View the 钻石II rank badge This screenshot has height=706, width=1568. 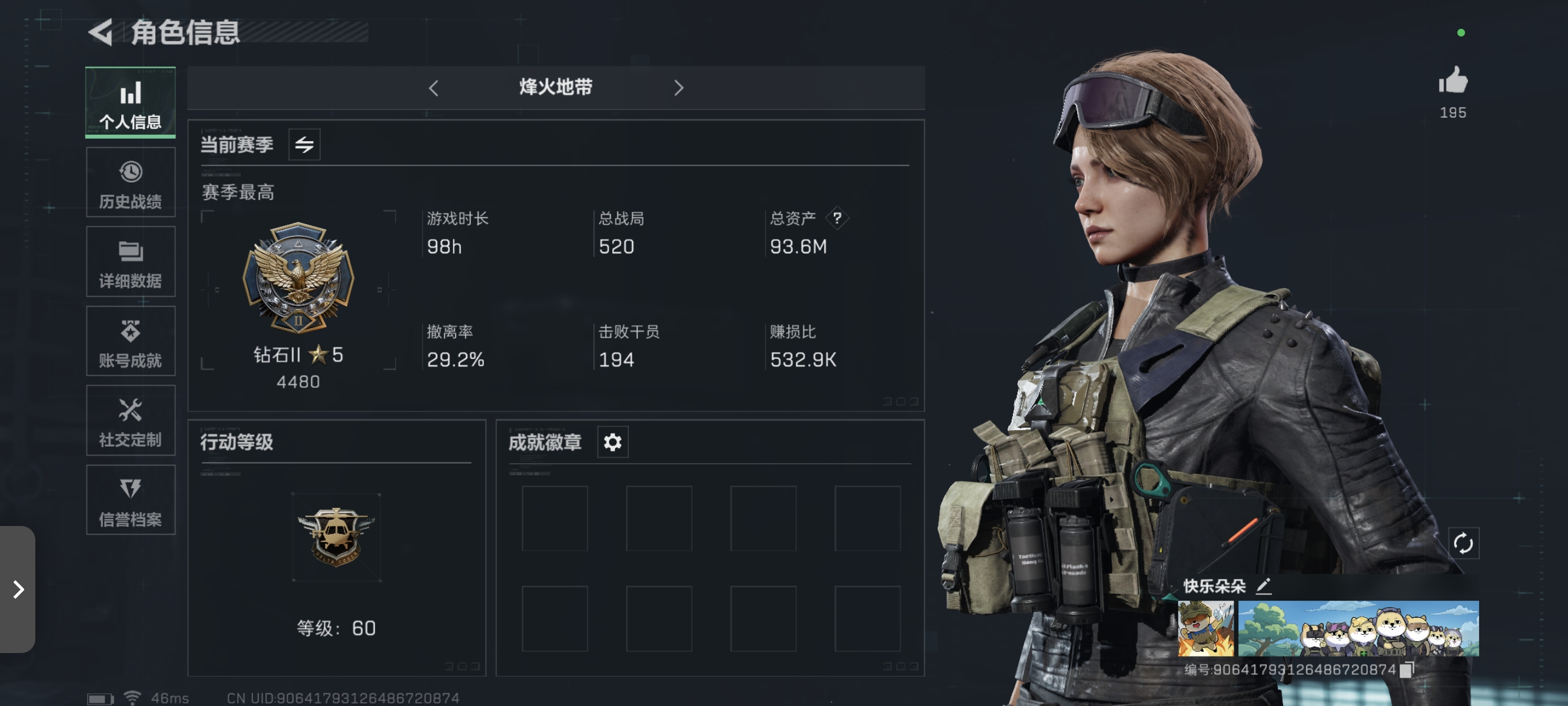tap(299, 281)
